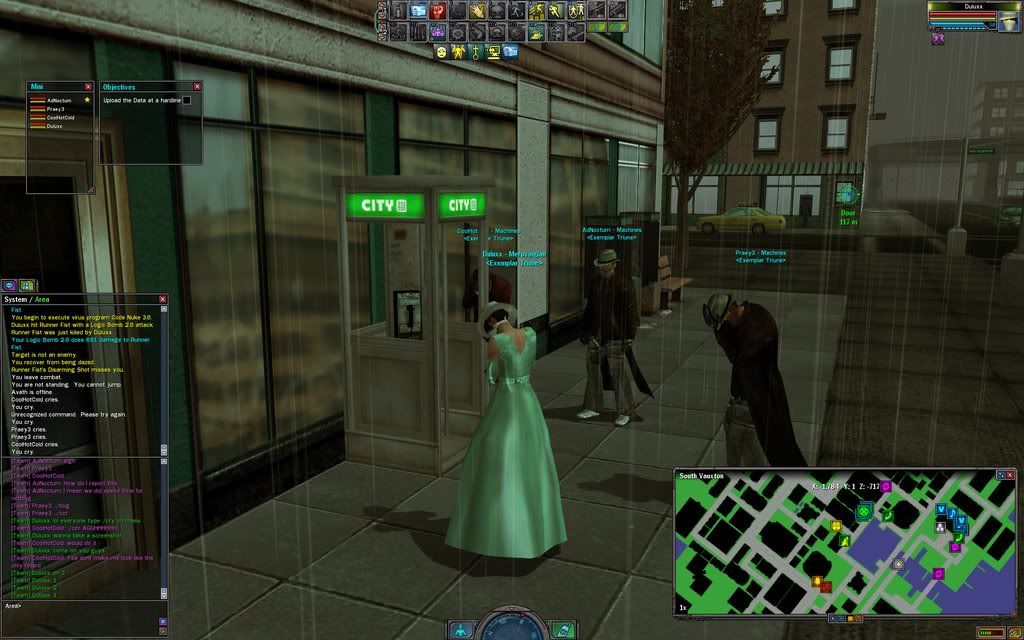The width and height of the screenshot is (1024, 640).
Task: Open the cell phone button beside compass
Action: (x=563, y=630)
